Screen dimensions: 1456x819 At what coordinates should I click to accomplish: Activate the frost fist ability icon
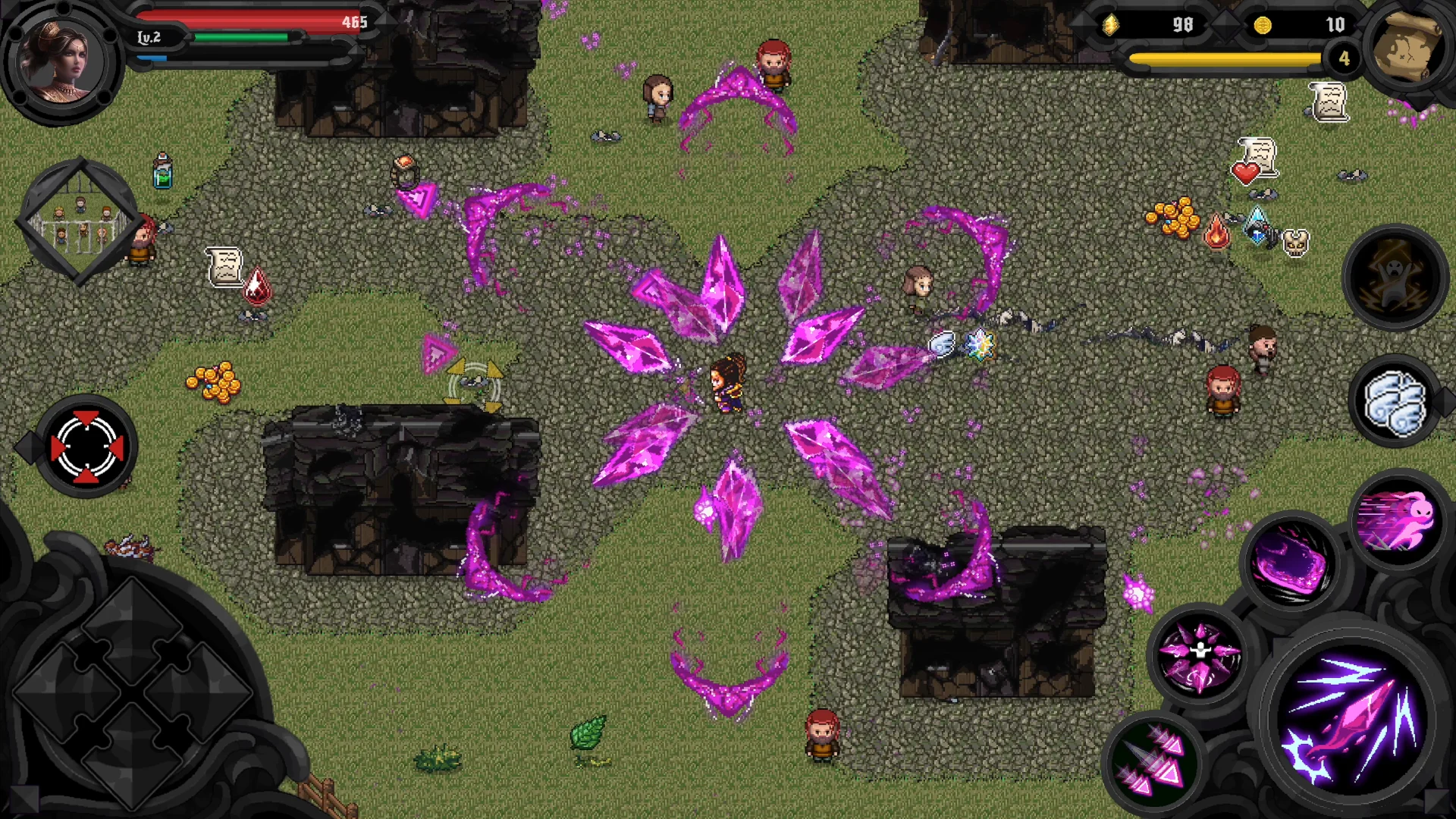(1394, 403)
